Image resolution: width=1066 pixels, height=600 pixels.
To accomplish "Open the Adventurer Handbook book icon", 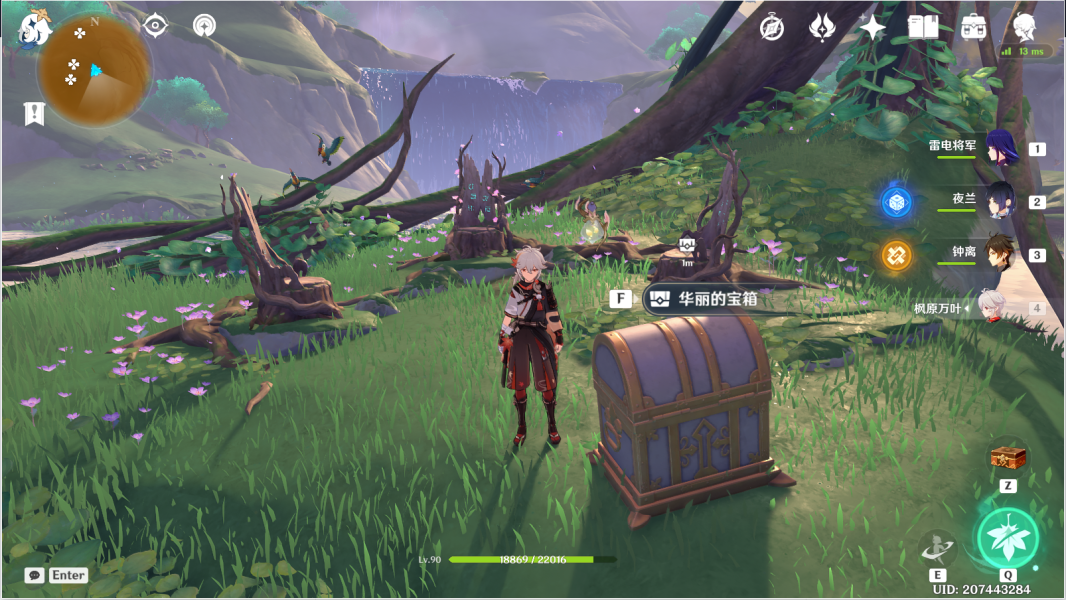I will point(922,28).
